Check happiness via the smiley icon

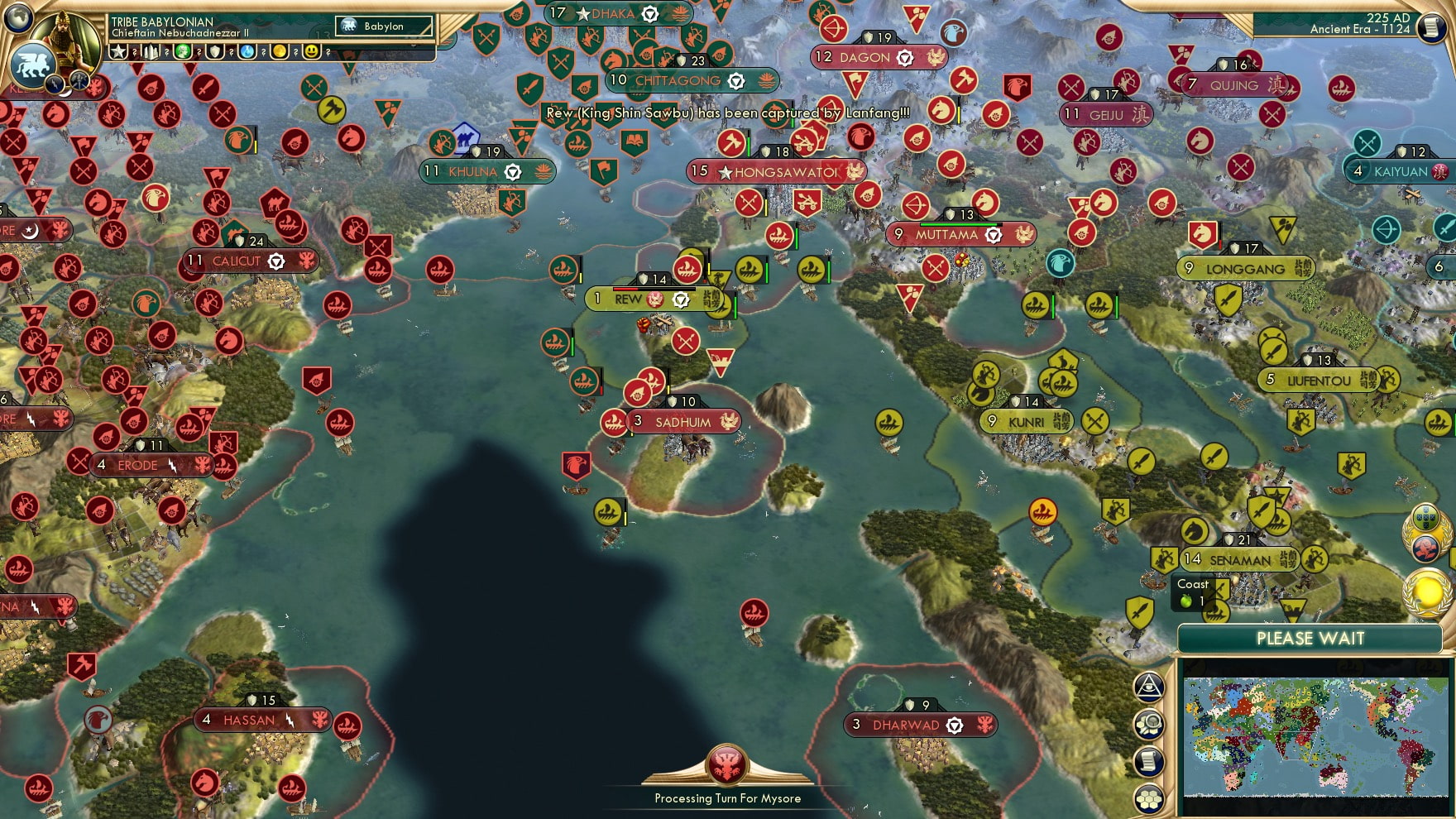point(310,52)
